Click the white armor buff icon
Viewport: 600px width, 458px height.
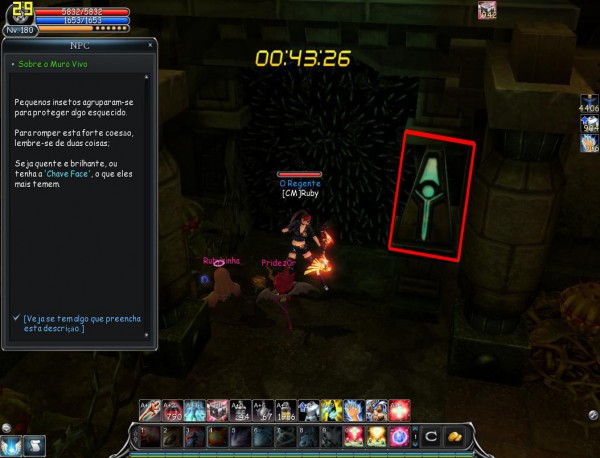[309, 410]
